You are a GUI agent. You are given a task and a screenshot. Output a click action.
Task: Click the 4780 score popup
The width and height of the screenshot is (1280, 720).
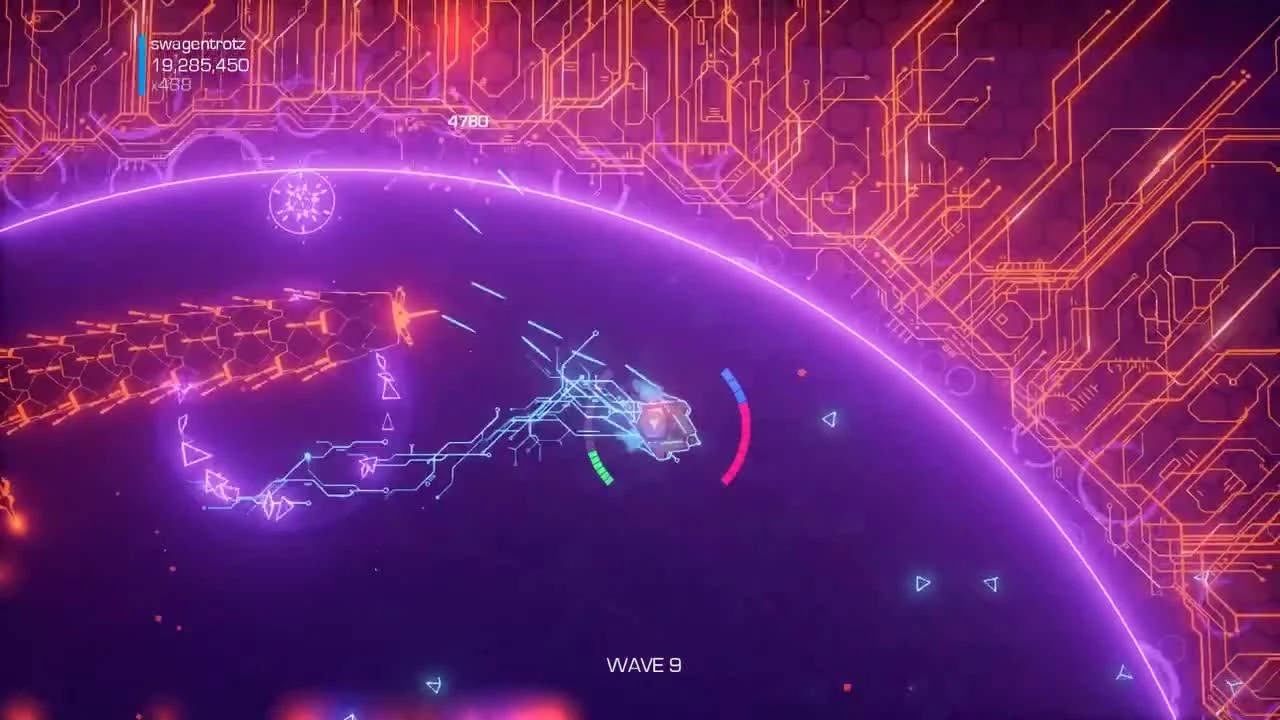tap(468, 120)
